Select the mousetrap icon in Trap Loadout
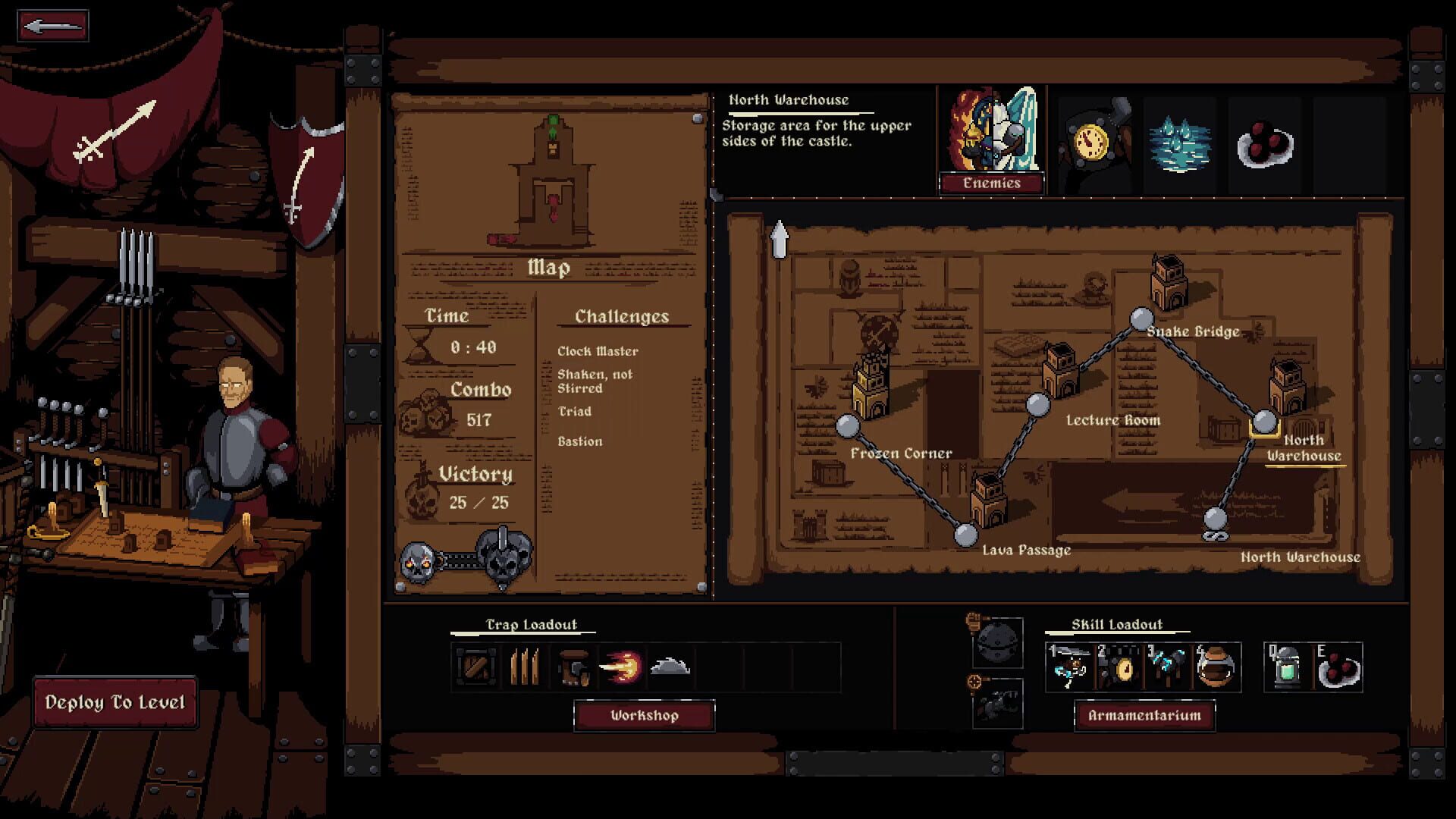Viewport: 1456px width, 819px height. click(x=573, y=664)
